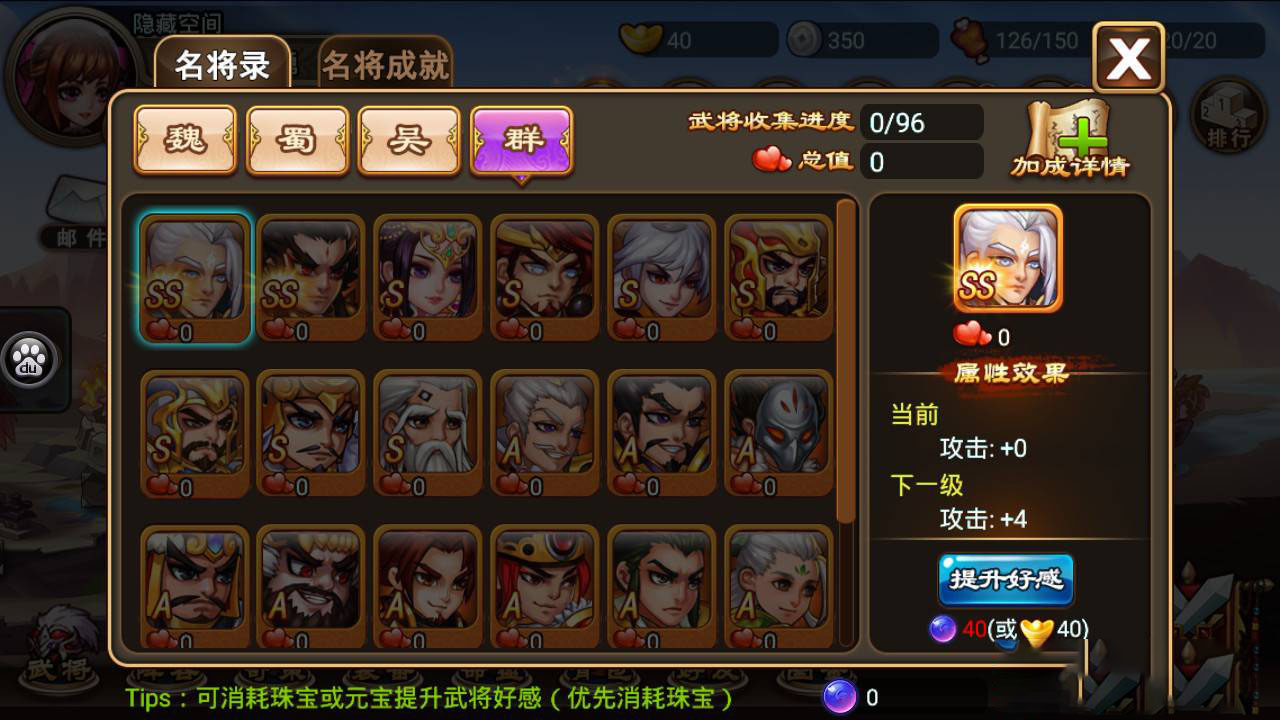Image resolution: width=1280 pixels, height=720 pixels.
Task: Select the 魏 faction filter
Action: pyautogui.click(x=184, y=141)
